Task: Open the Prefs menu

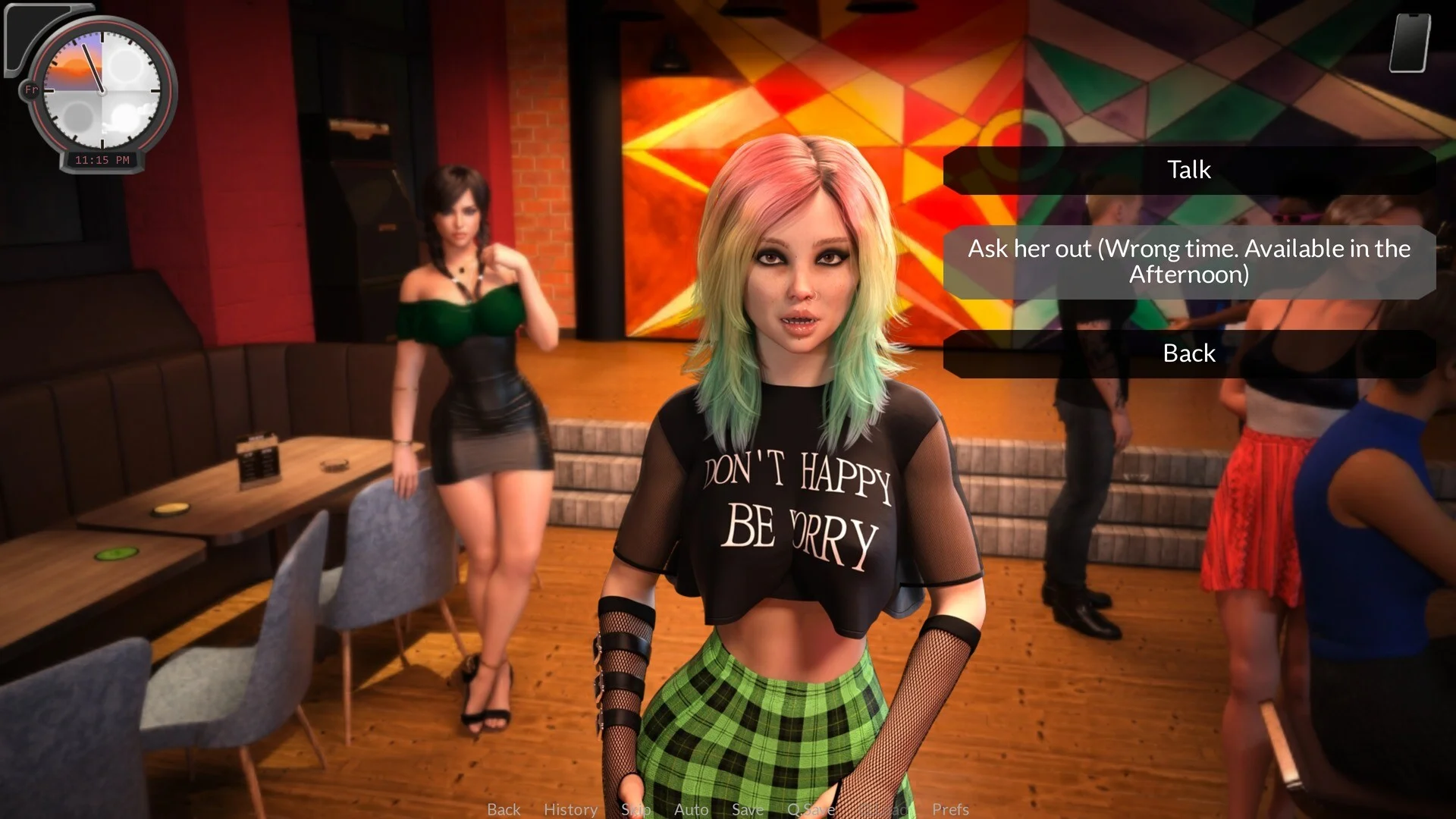Action: (950, 809)
